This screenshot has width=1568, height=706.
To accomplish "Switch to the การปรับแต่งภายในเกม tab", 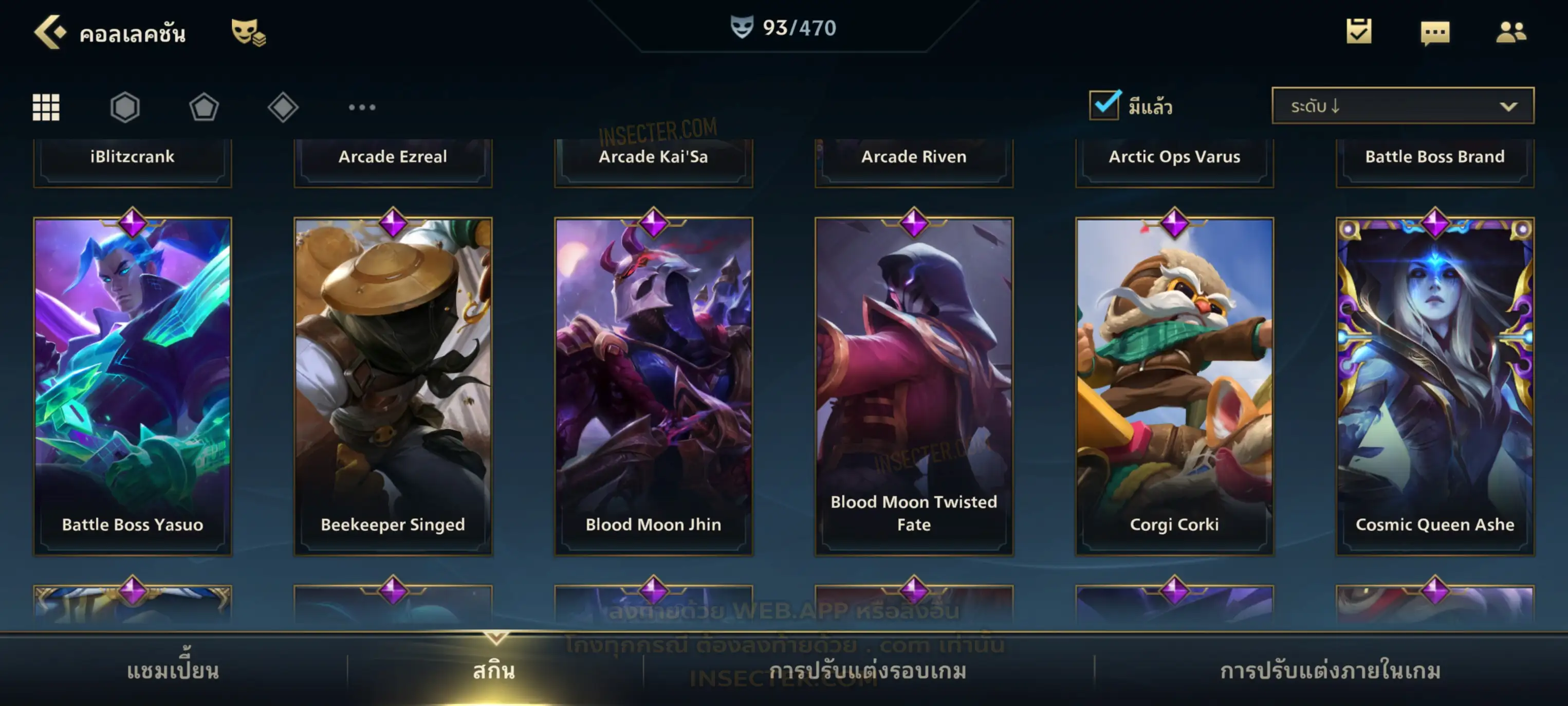I will click(x=1331, y=671).
